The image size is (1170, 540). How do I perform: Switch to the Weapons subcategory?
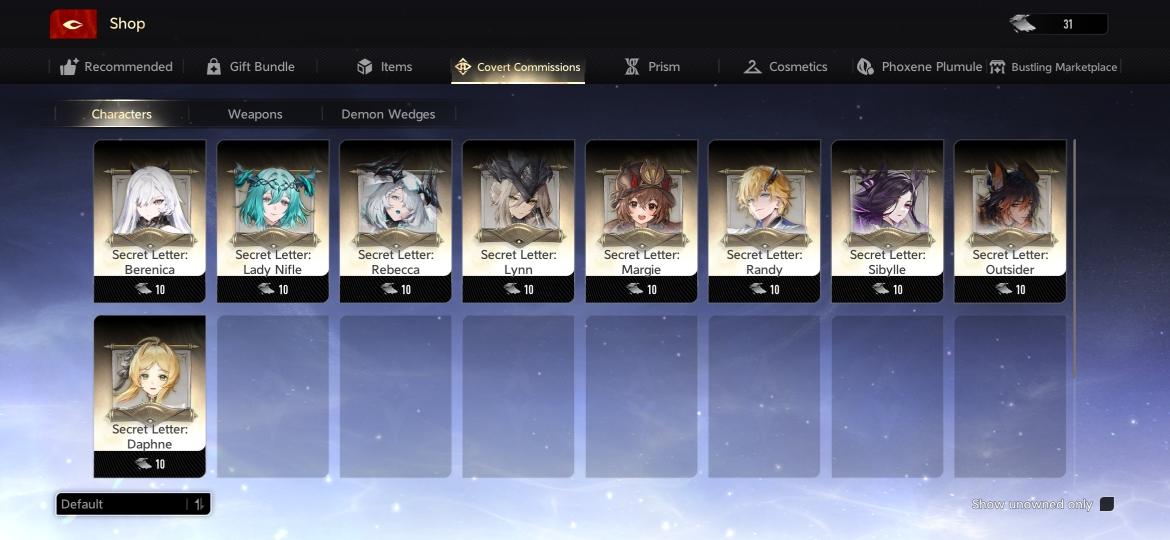(255, 114)
